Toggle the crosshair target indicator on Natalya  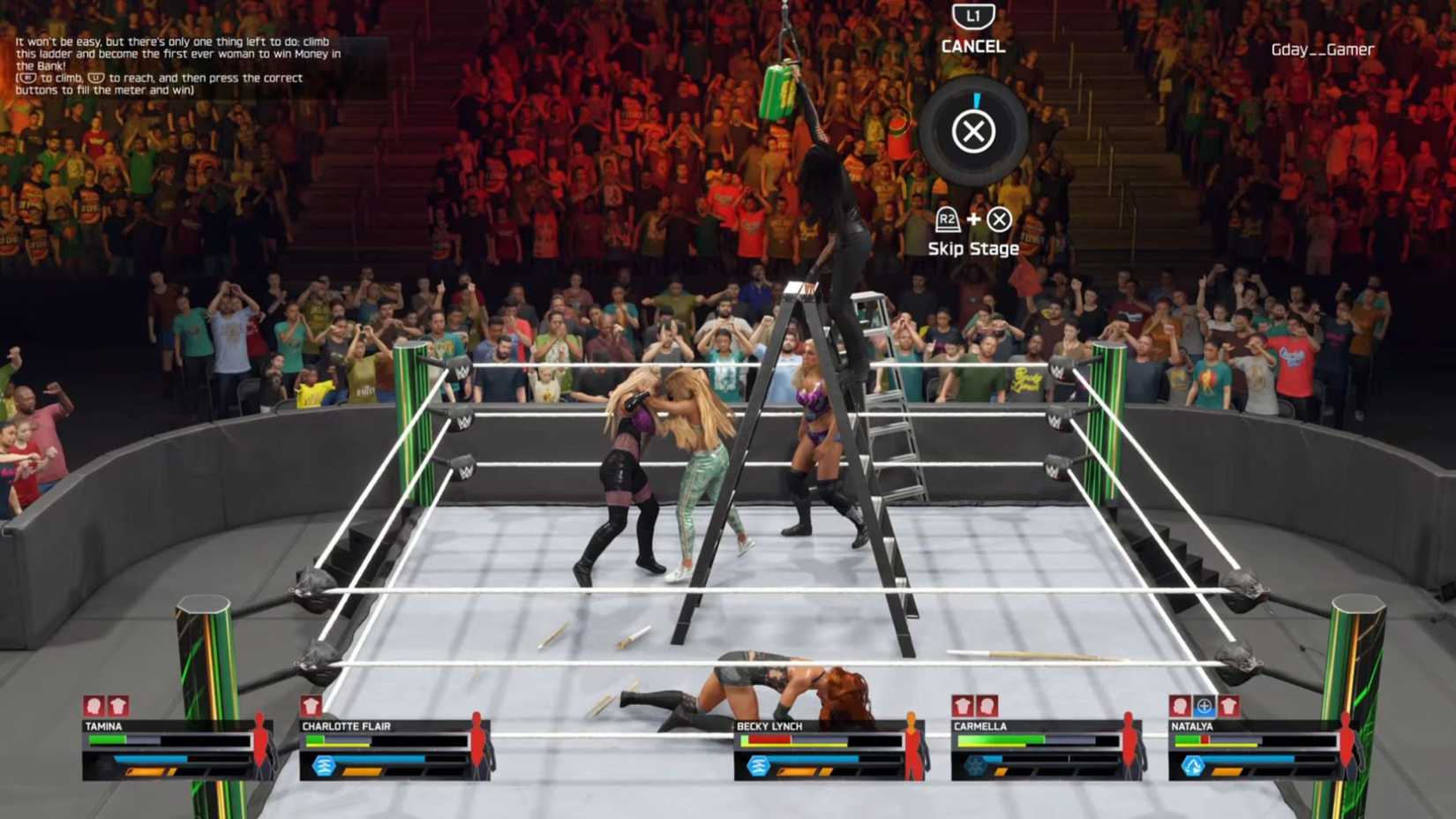pyautogui.click(x=1204, y=706)
